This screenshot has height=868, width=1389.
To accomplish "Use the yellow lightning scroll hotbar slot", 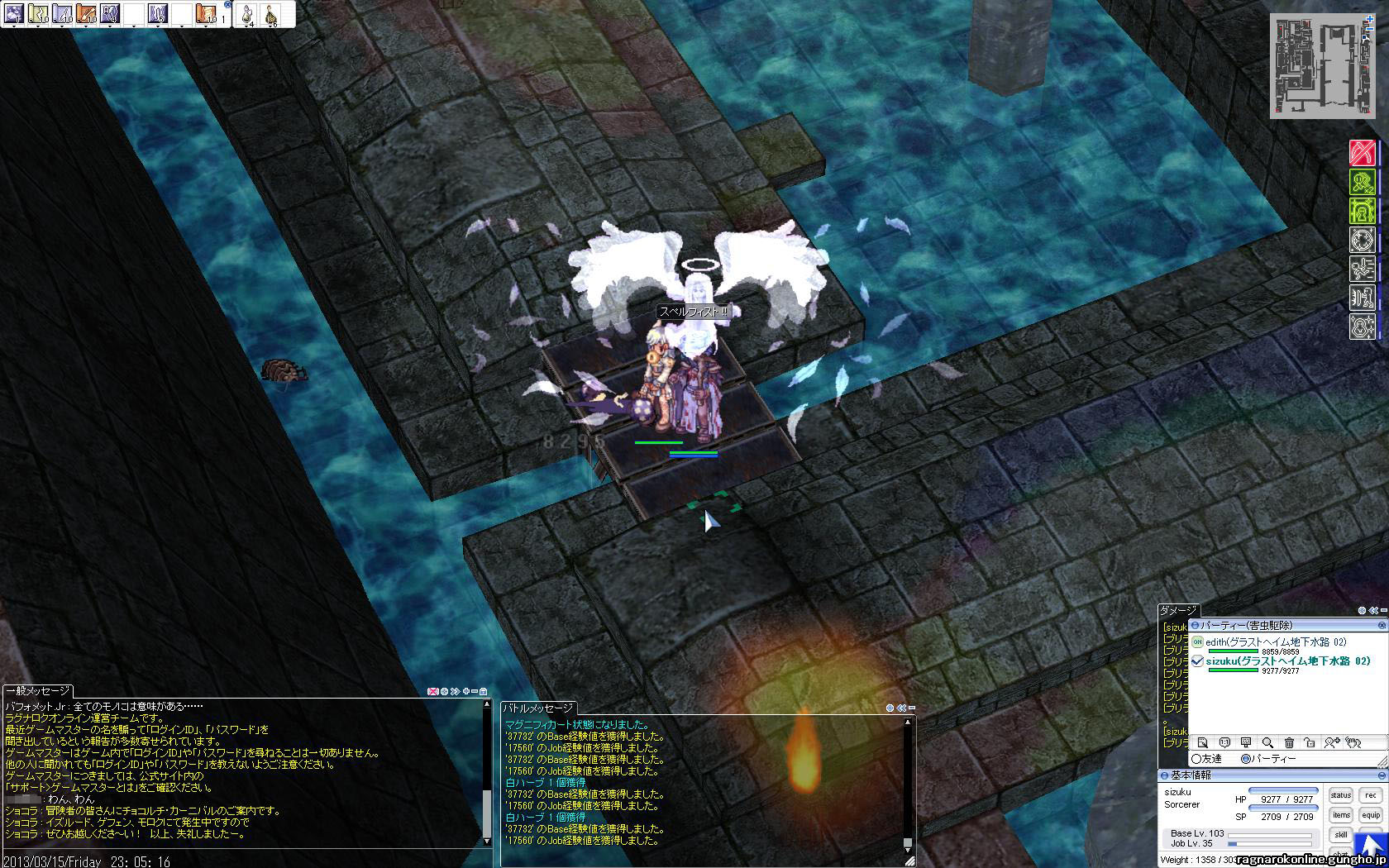I will 39,13.
